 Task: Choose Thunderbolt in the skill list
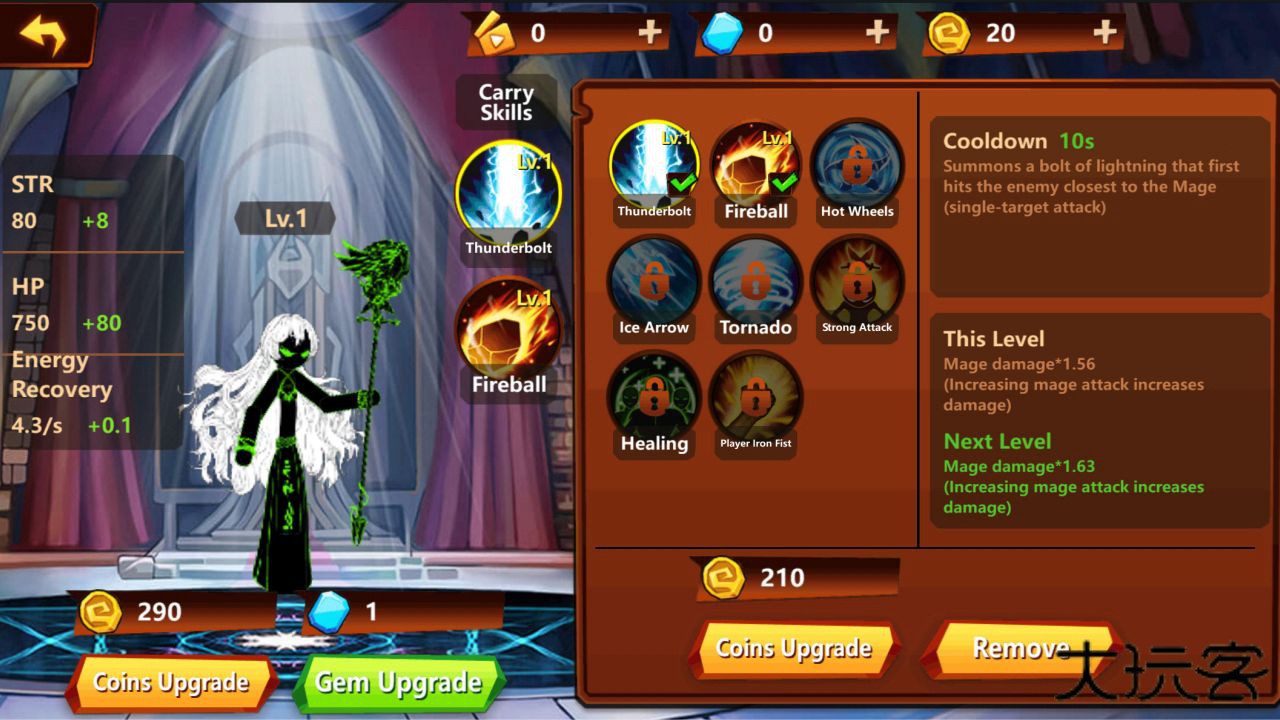point(654,167)
